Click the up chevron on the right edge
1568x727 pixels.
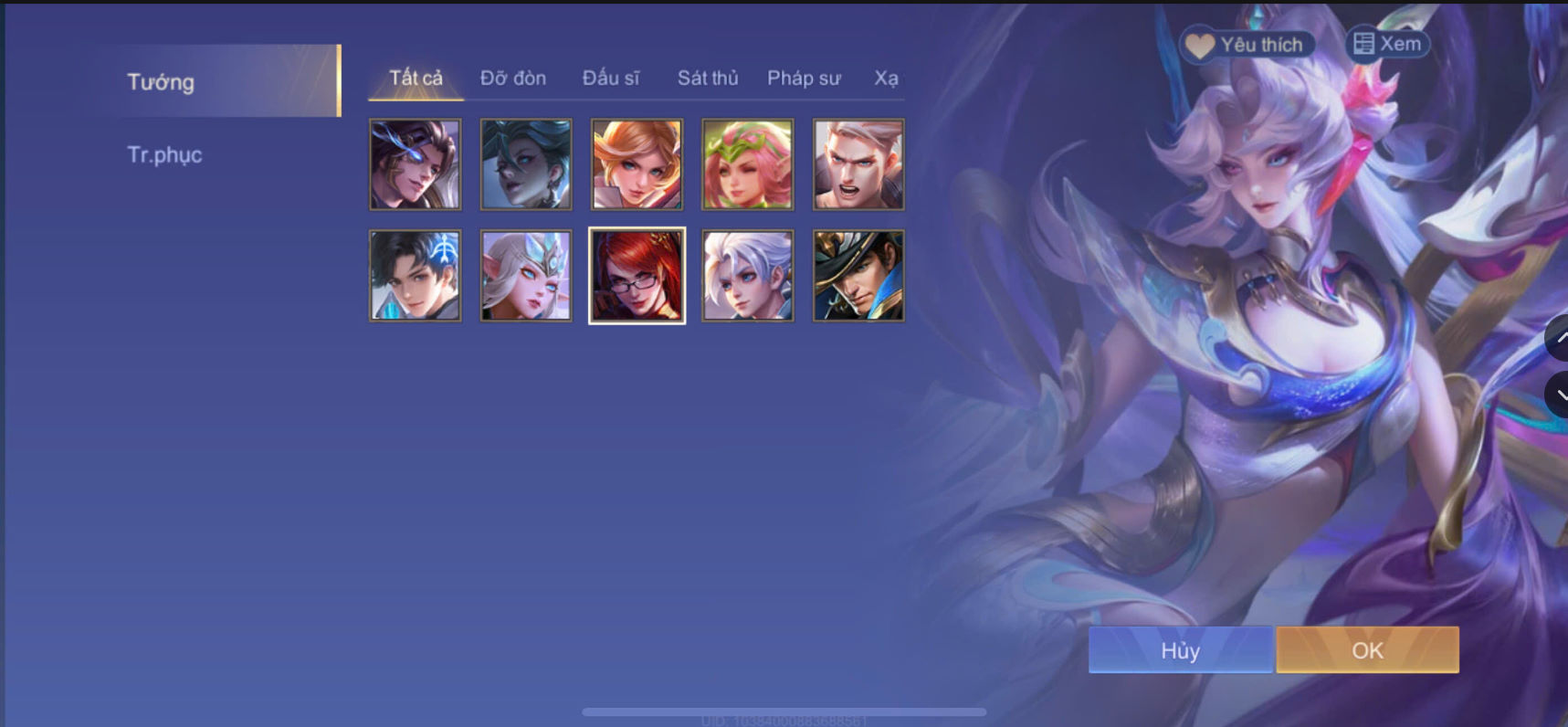tap(1562, 338)
